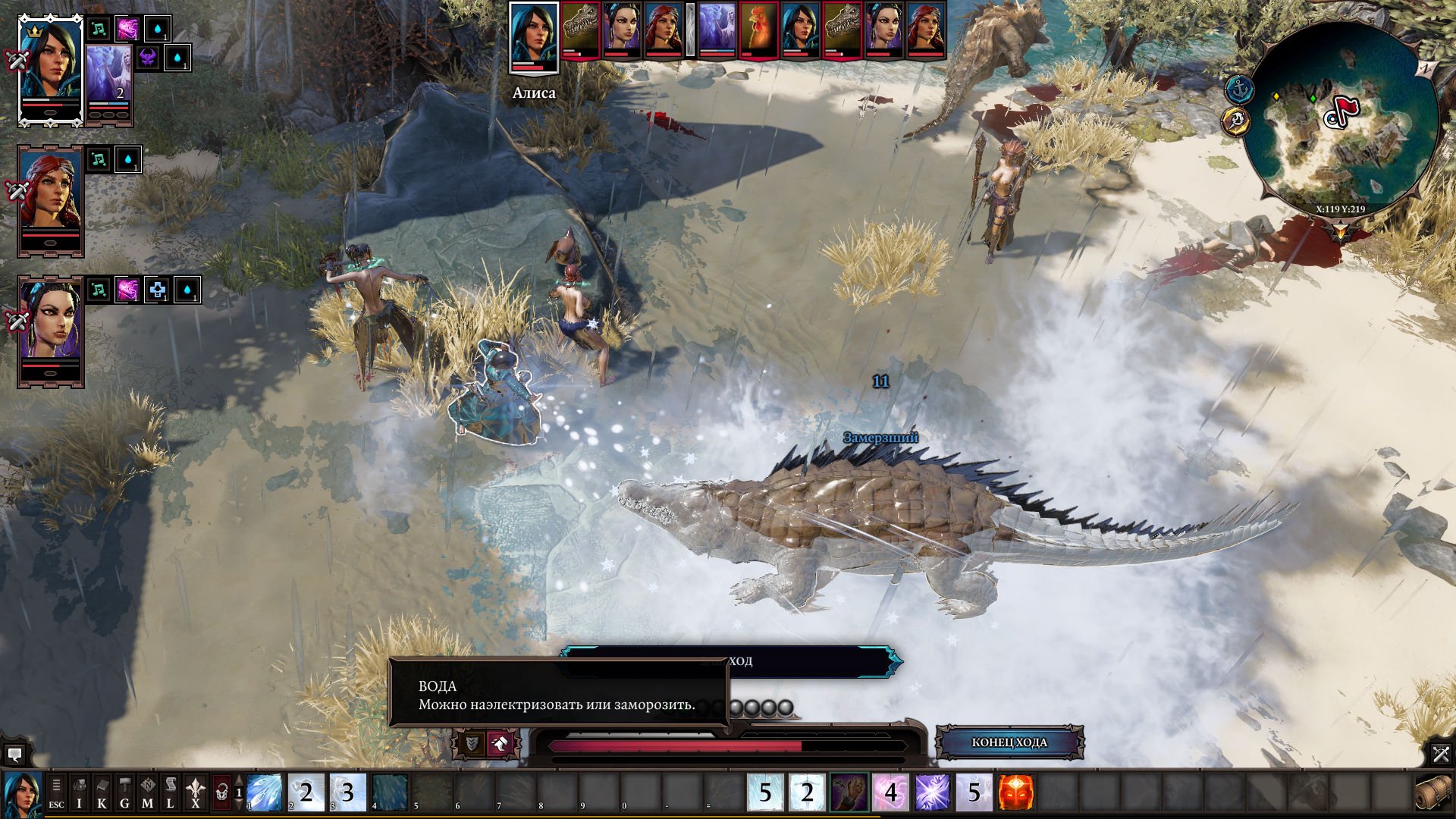Open the skills book K button
The width and height of the screenshot is (1456, 819).
[102, 792]
